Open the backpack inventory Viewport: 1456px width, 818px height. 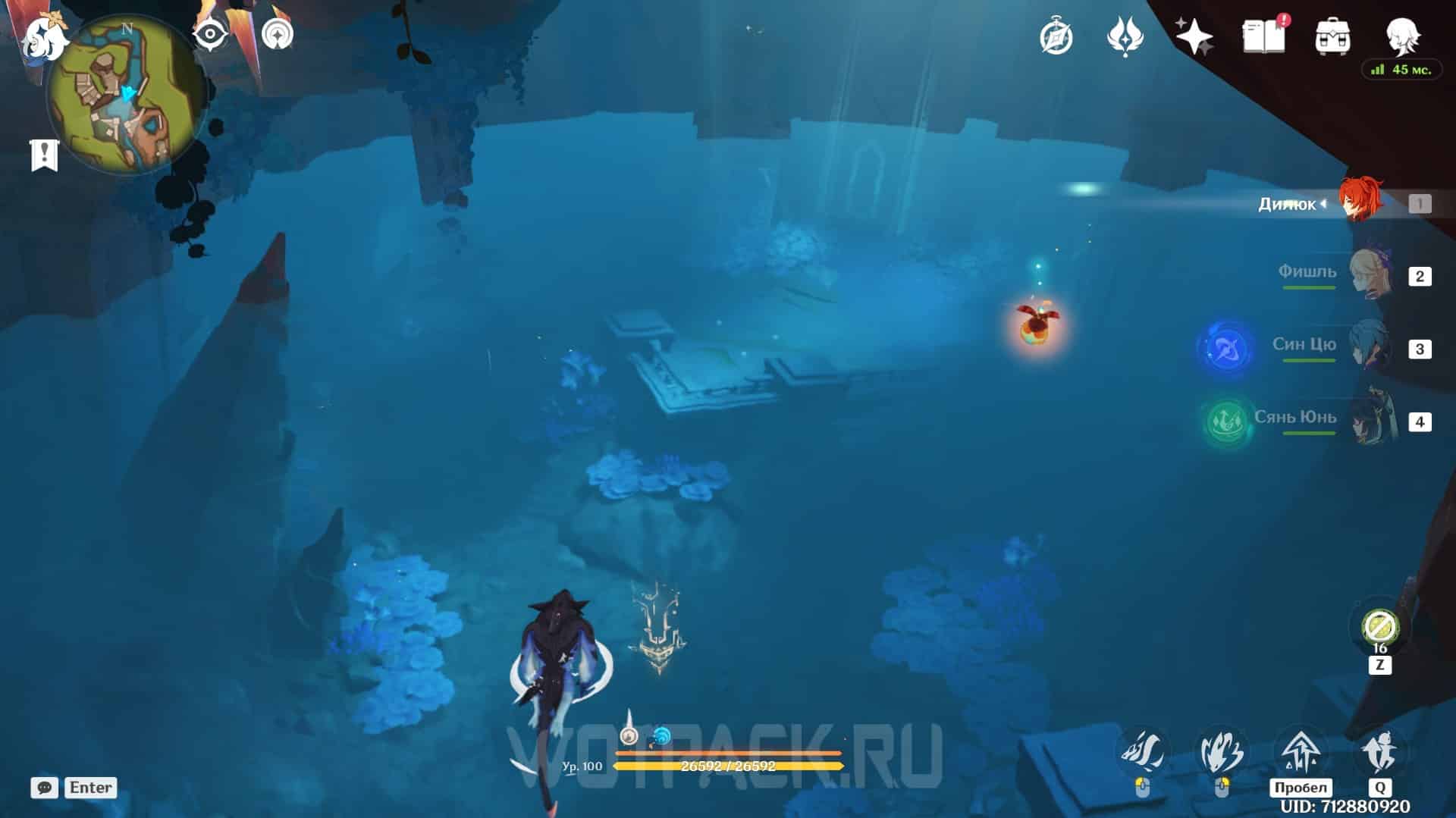(1332, 36)
